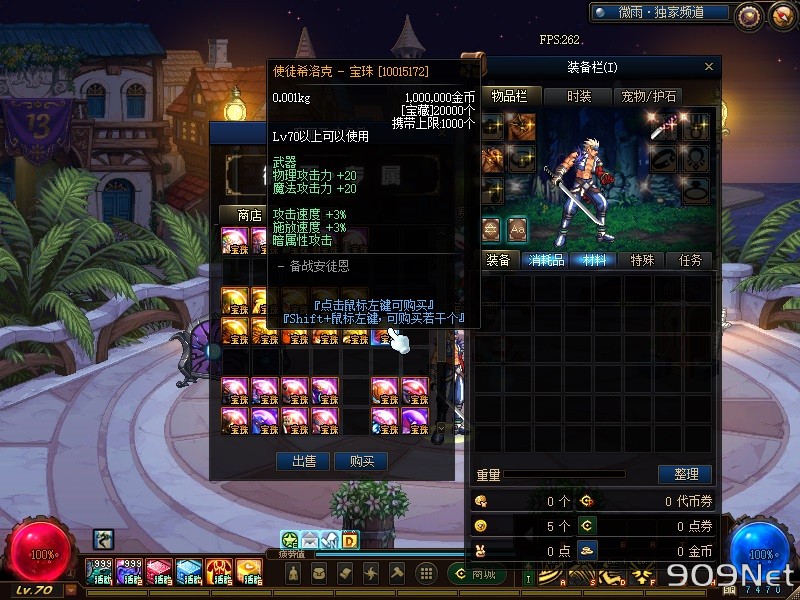
Task: Click the yellow D icon above hotbar
Action: tap(350, 541)
